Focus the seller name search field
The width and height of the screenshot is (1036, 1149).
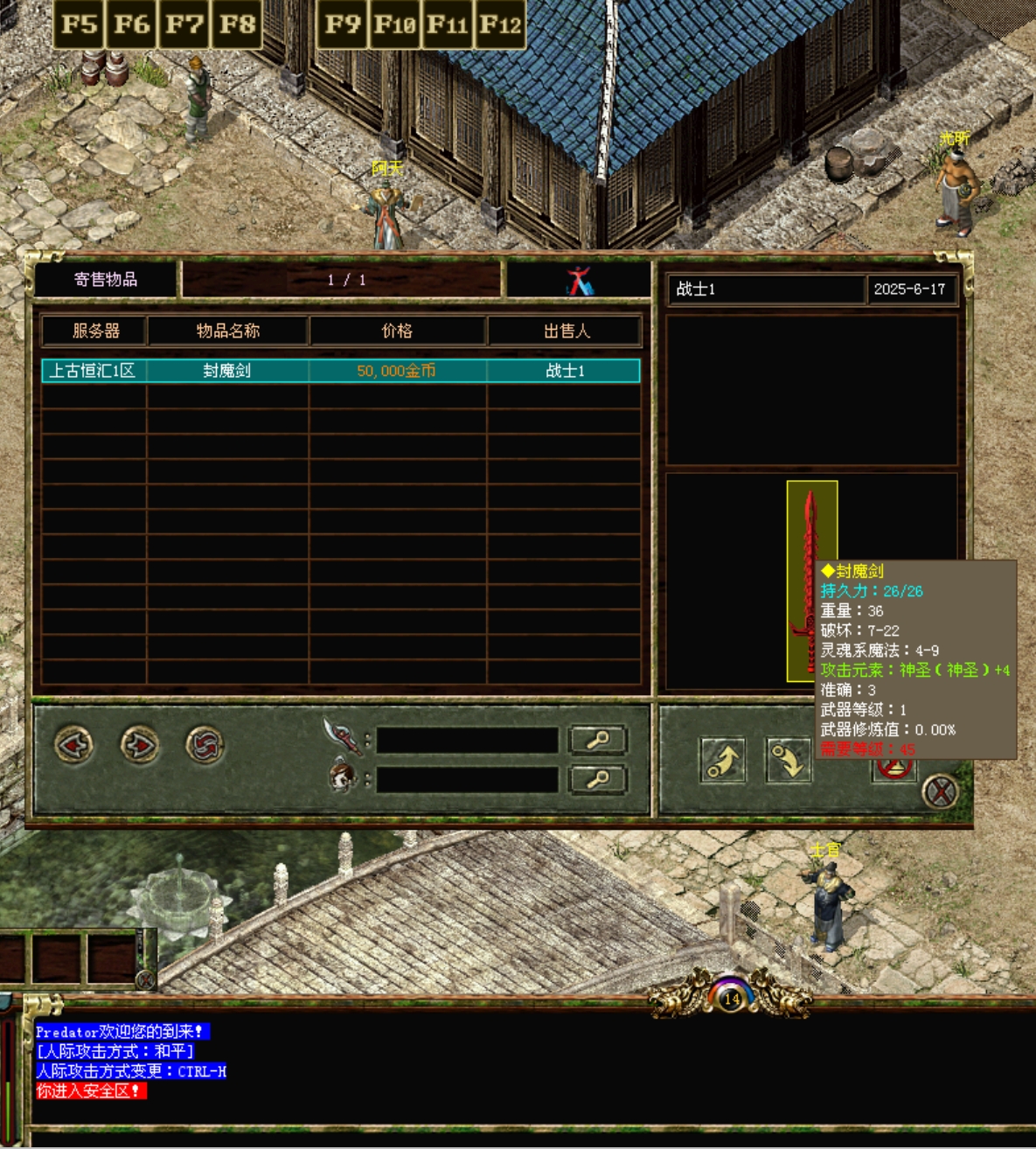coord(467,779)
